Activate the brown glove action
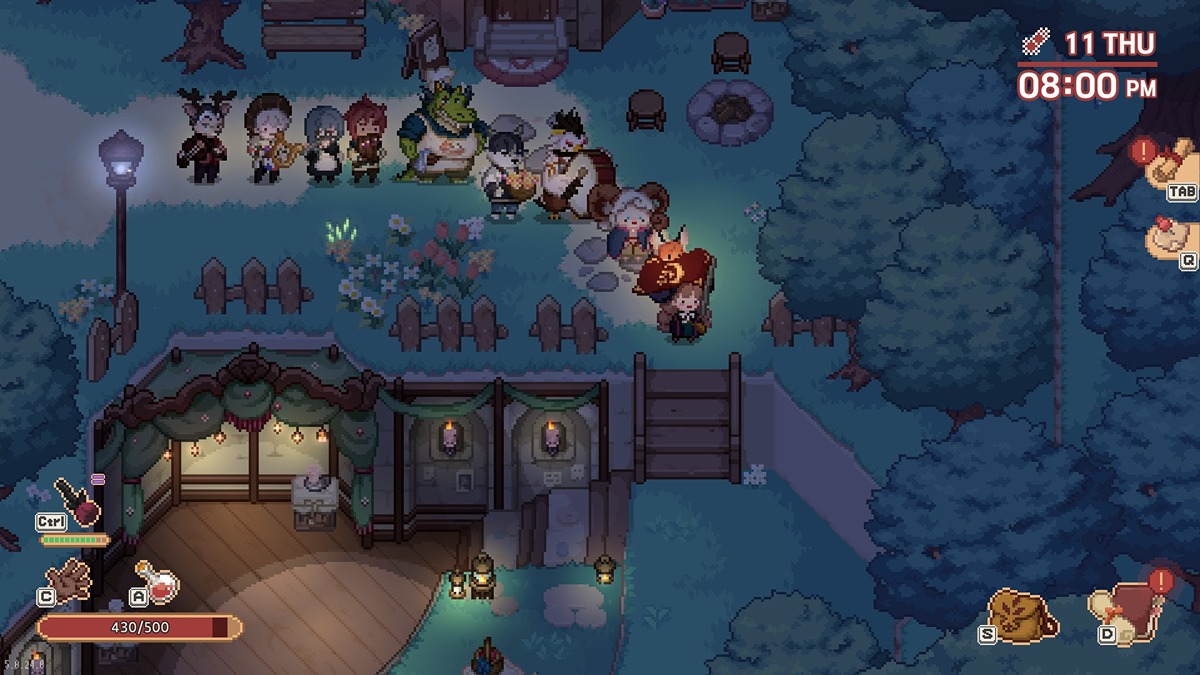Viewport: 1200px width, 675px height. [x=70, y=579]
